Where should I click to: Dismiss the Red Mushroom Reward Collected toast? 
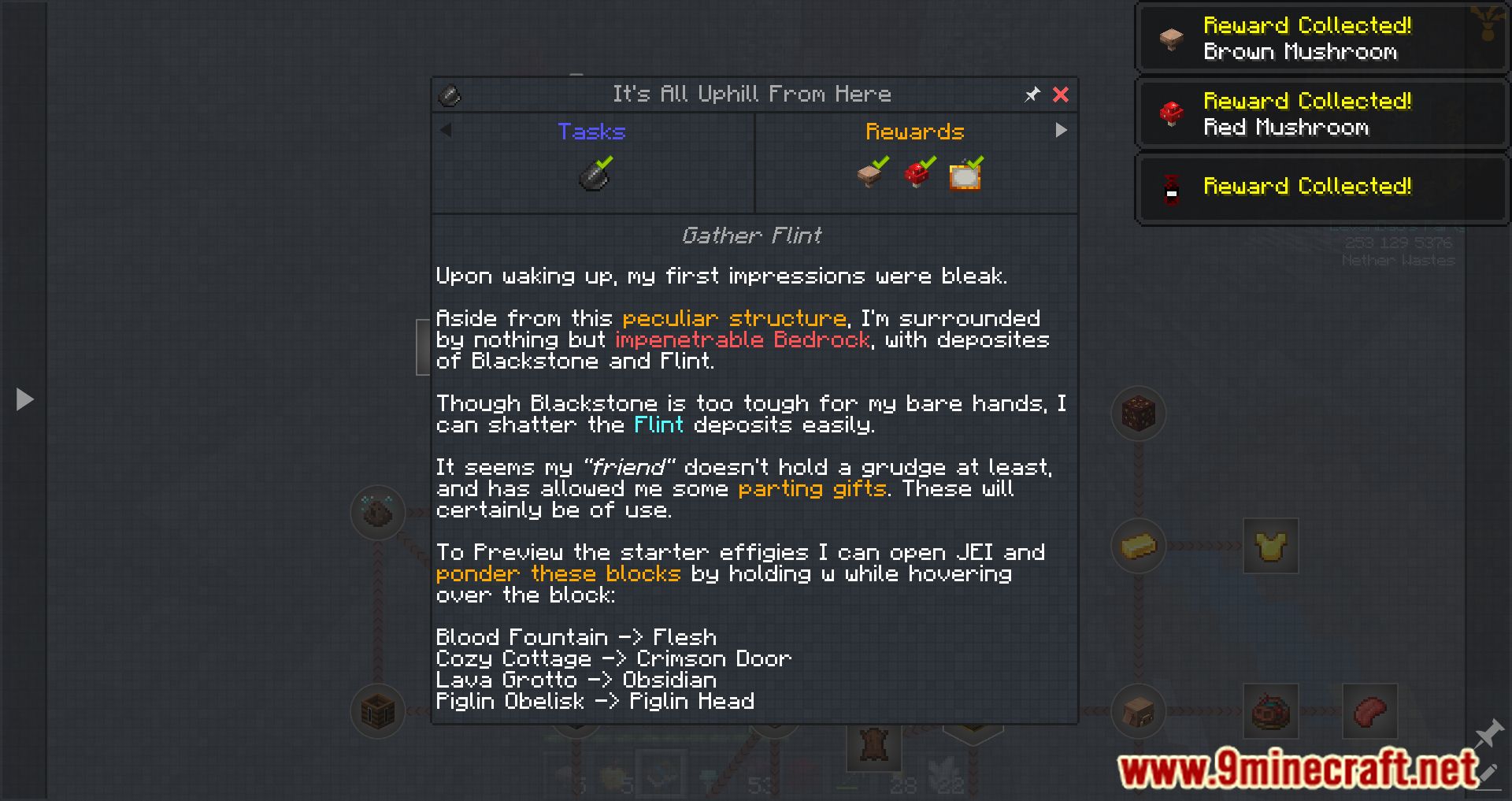point(1321,113)
